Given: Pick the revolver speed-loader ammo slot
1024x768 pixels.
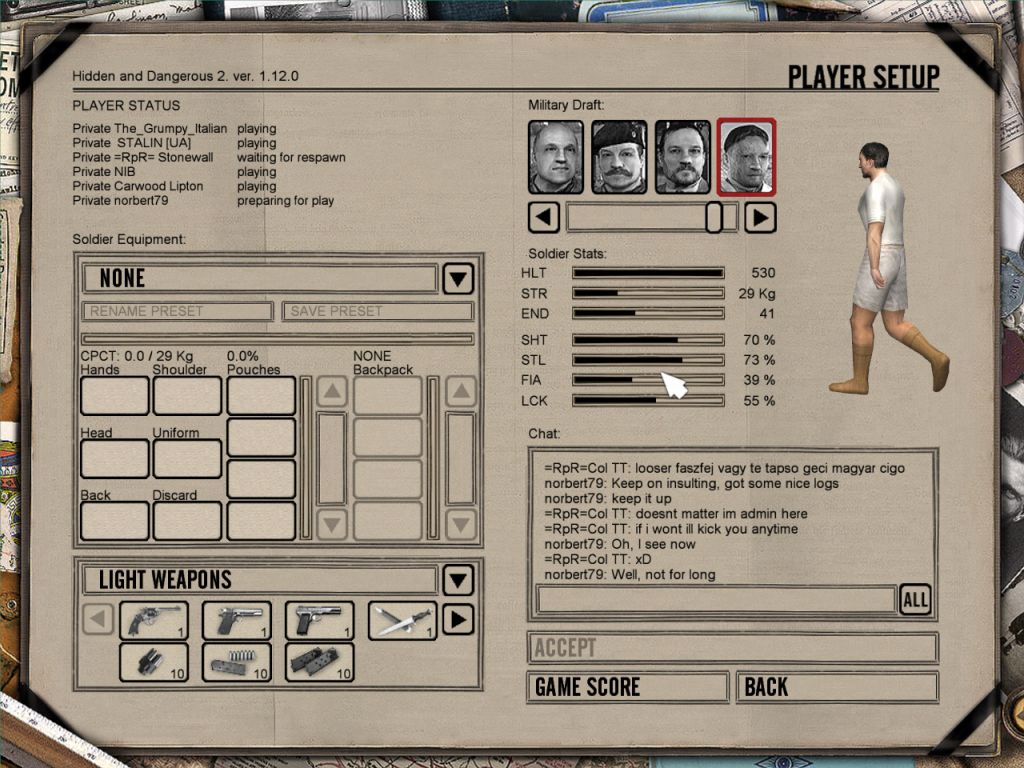Looking at the screenshot, I should pos(153,662).
